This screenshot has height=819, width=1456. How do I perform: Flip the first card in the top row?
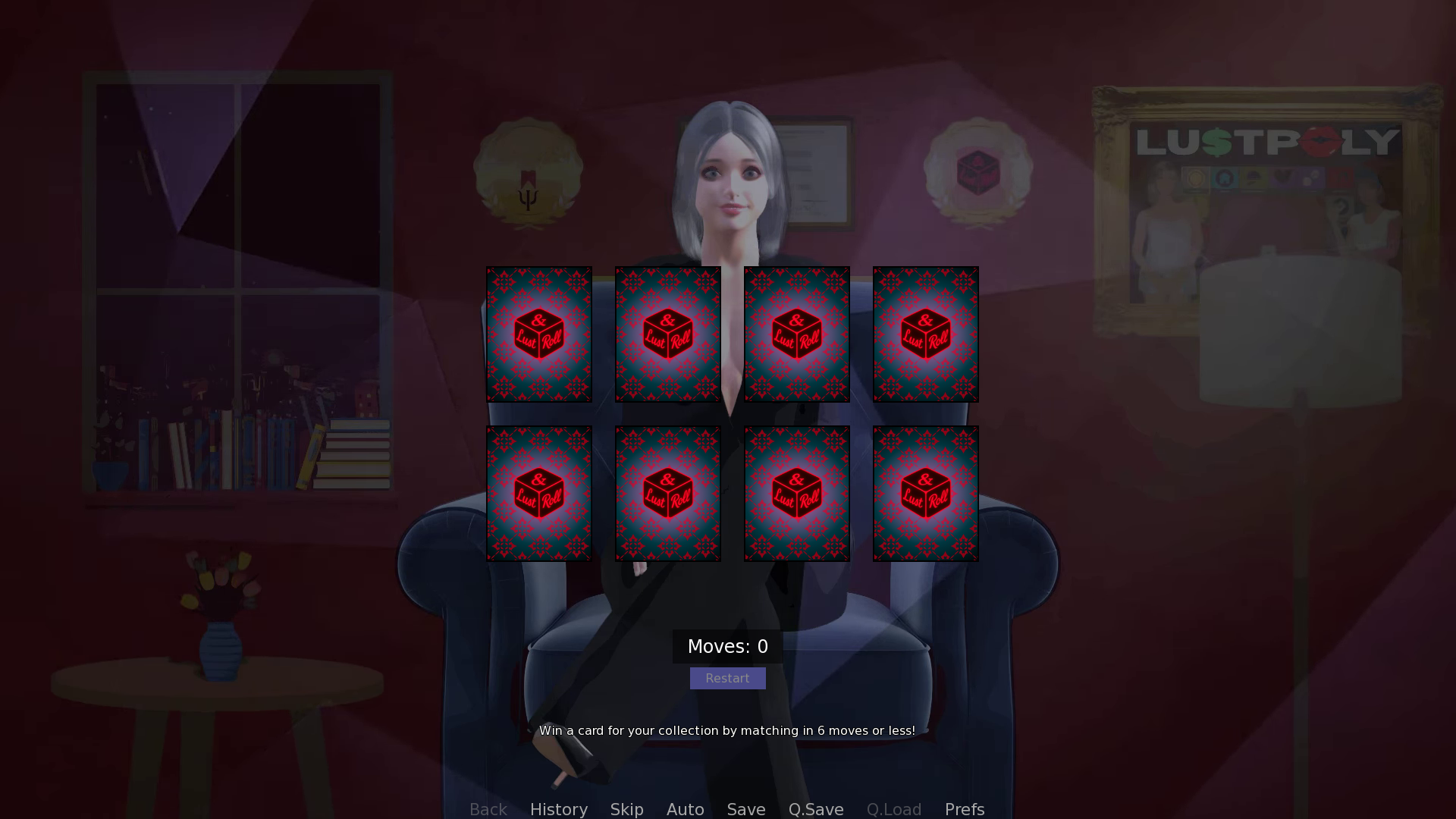pyautogui.click(x=539, y=334)
